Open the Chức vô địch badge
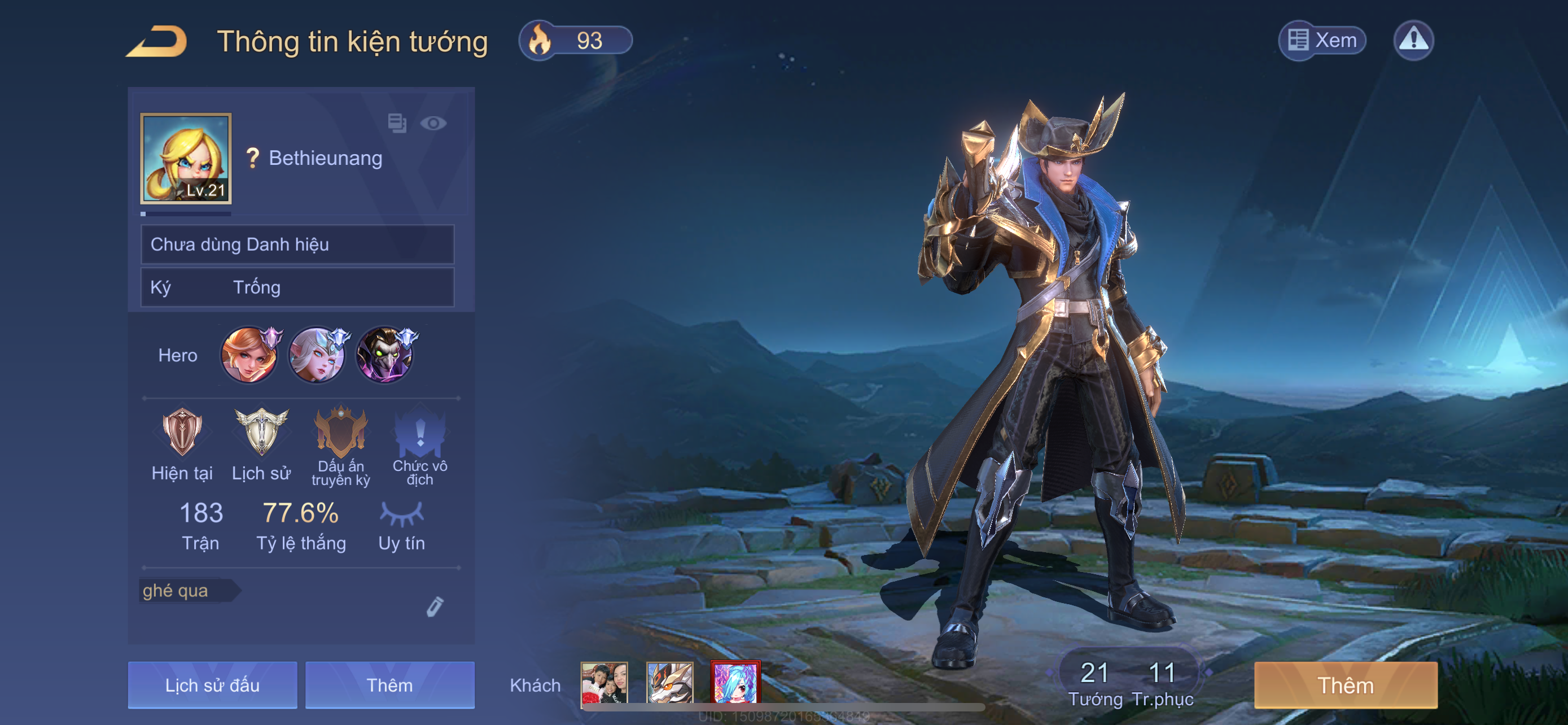 [x=420, y=433]
